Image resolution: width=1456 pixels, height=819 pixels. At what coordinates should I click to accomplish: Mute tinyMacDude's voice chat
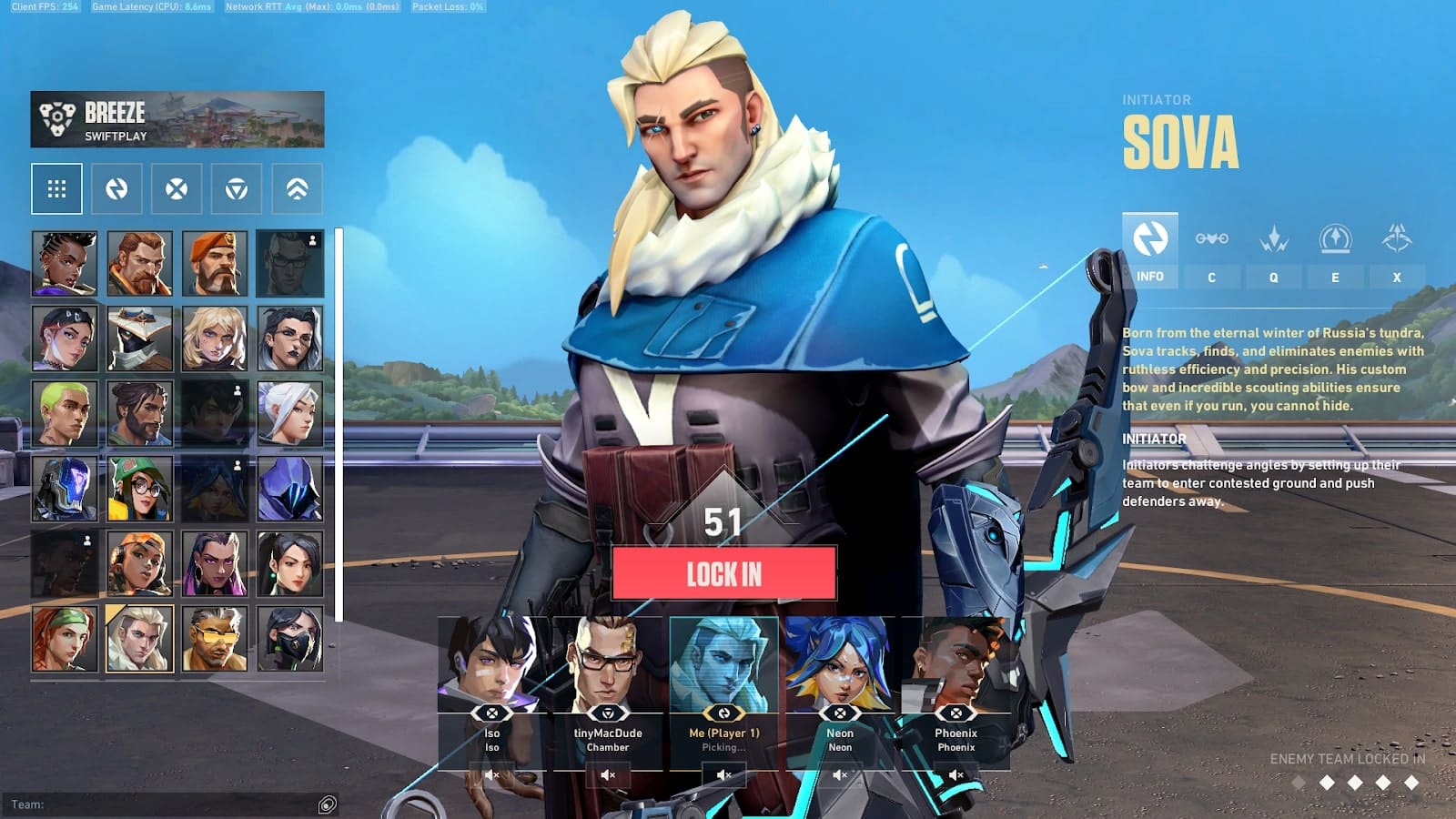(x=607, y=775)
